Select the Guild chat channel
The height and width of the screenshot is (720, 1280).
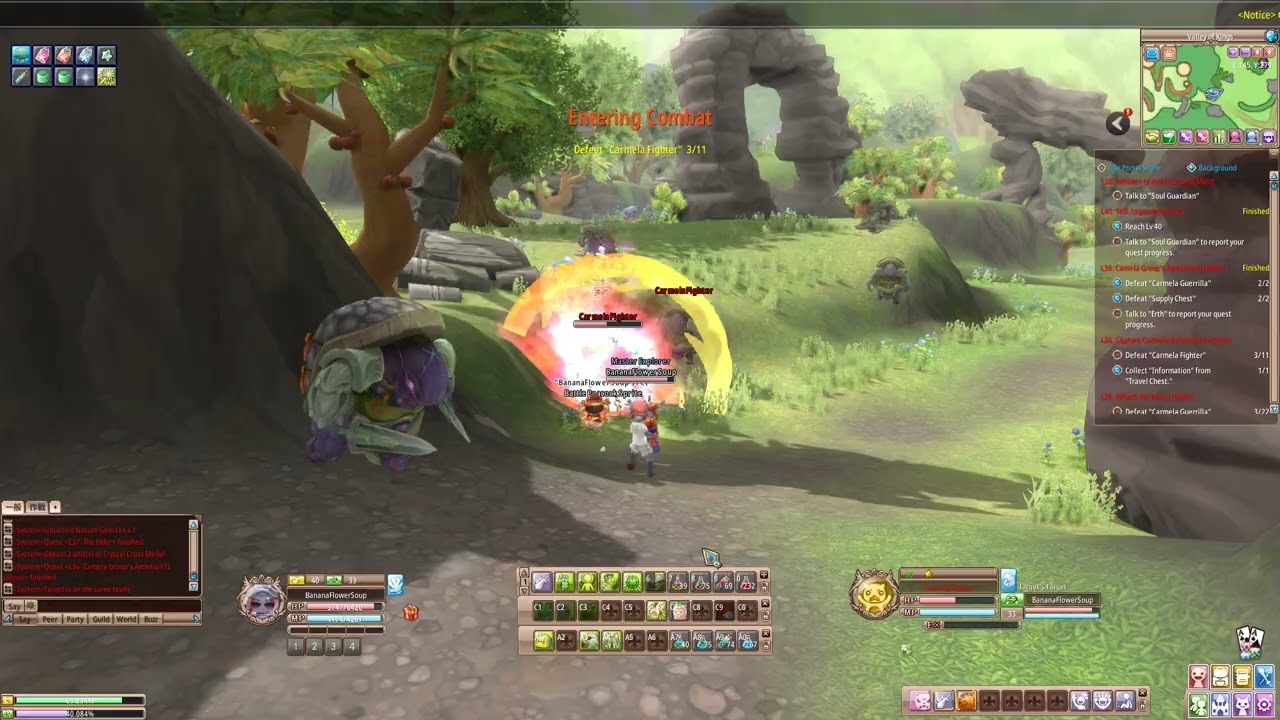[x=101, y=619]
